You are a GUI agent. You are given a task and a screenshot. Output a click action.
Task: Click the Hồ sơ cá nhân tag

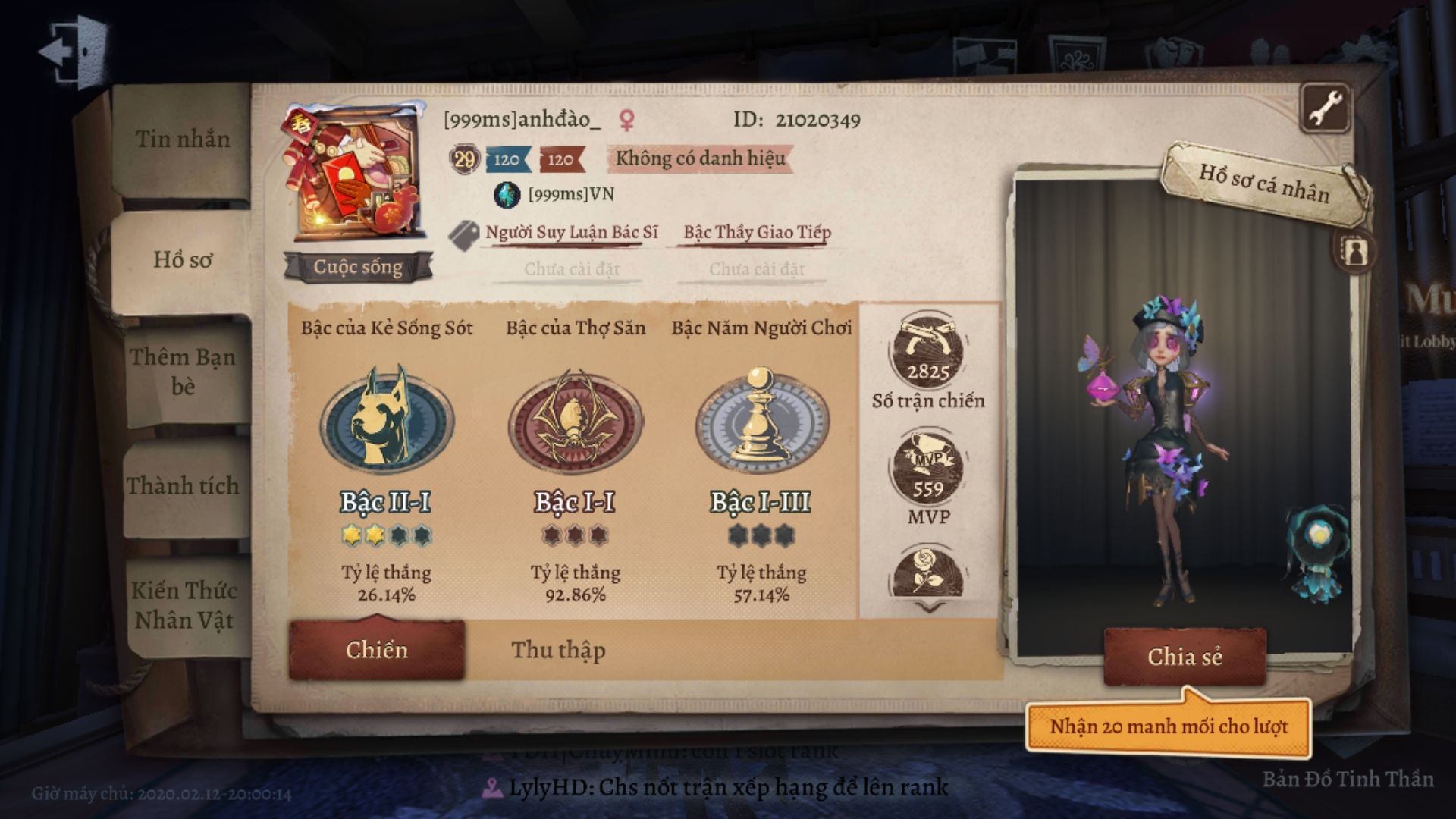tap(1263, 184)
